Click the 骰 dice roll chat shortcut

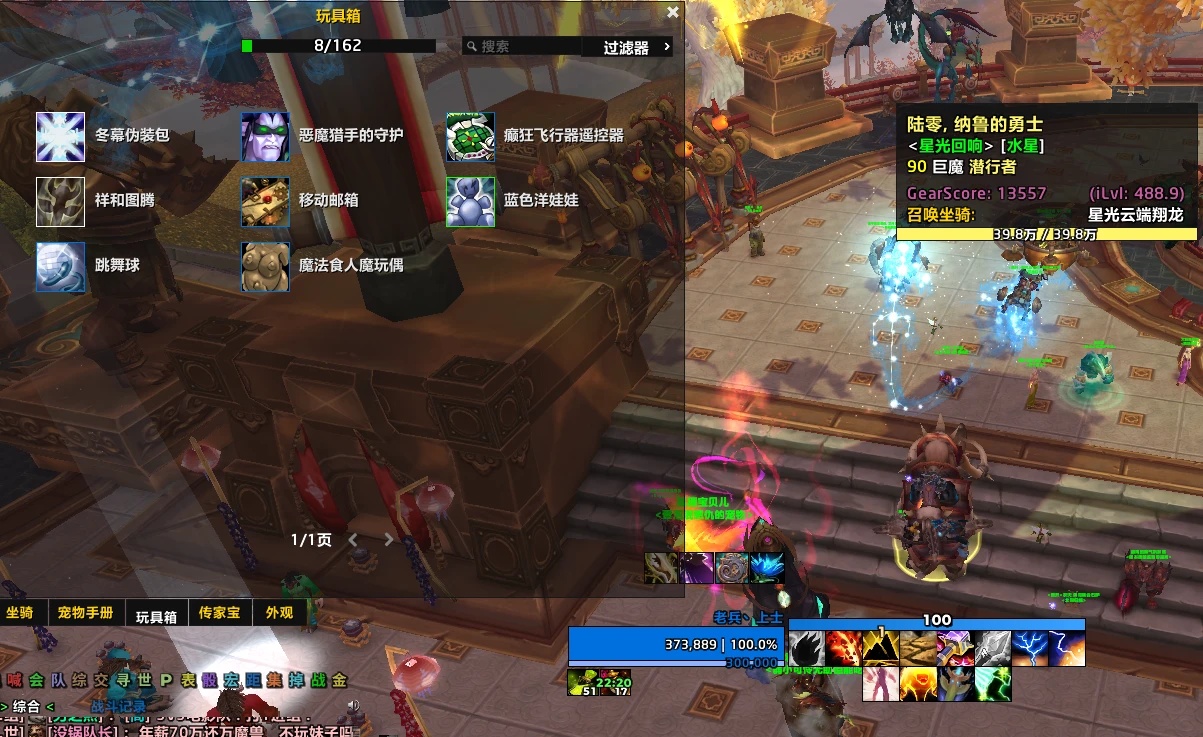(208, 681)
